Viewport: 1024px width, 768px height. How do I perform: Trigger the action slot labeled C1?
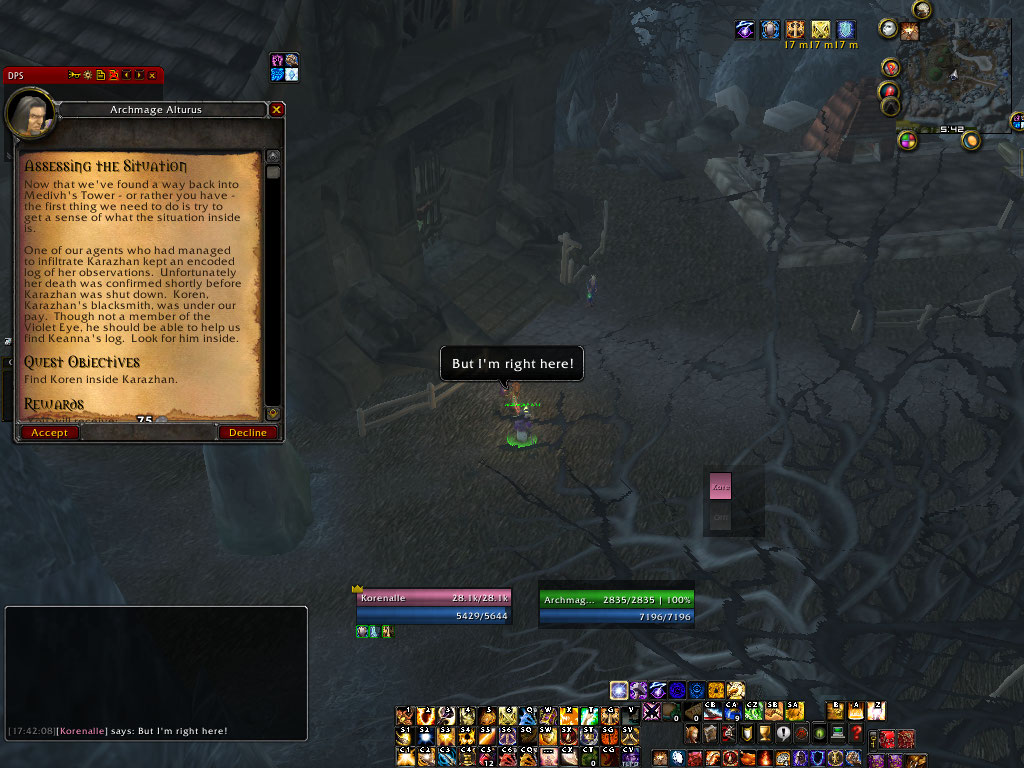(405, 755)
